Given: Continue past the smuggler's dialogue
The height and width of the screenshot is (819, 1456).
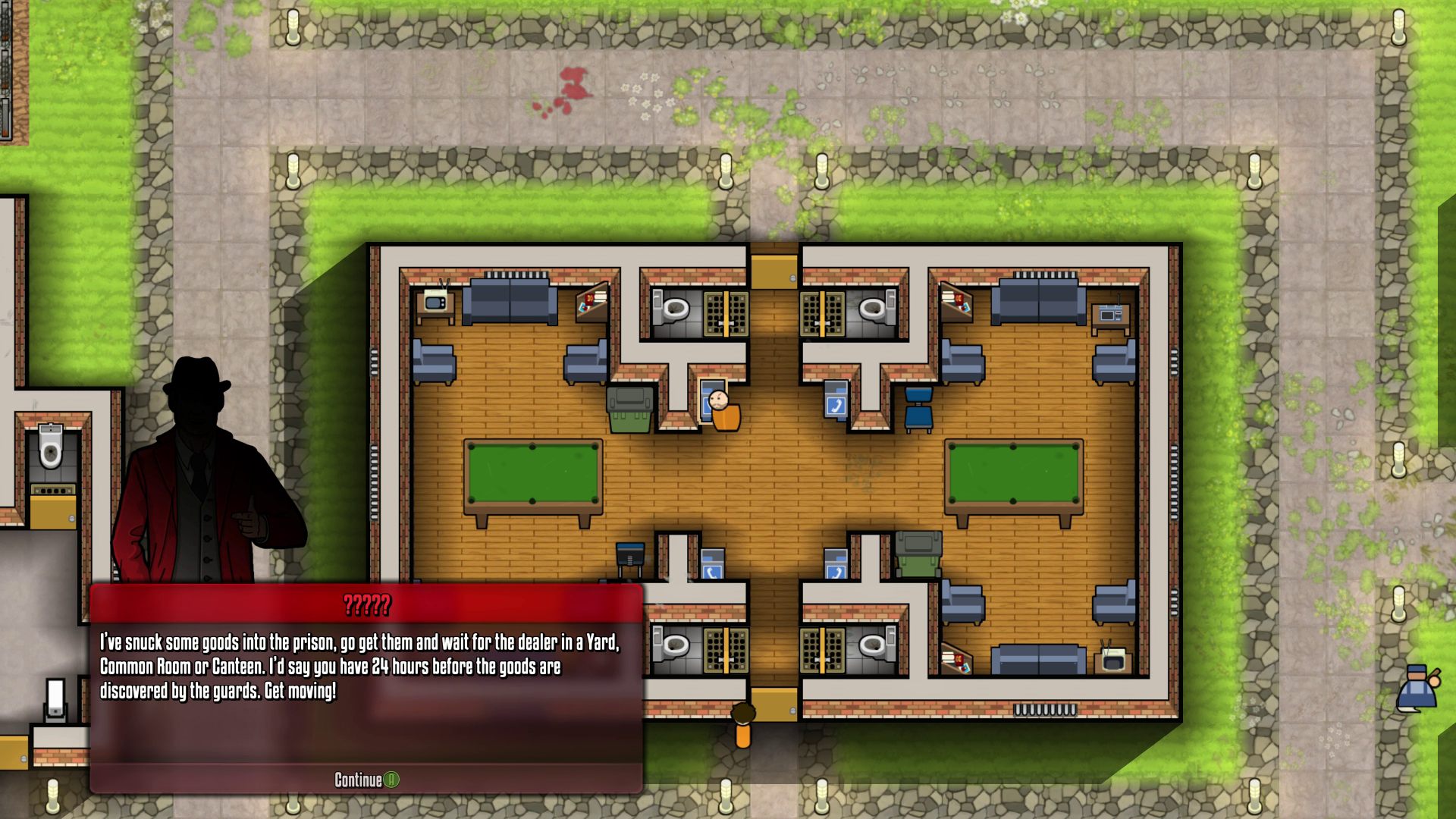Looking at the screenshot, I should [366, 780].
